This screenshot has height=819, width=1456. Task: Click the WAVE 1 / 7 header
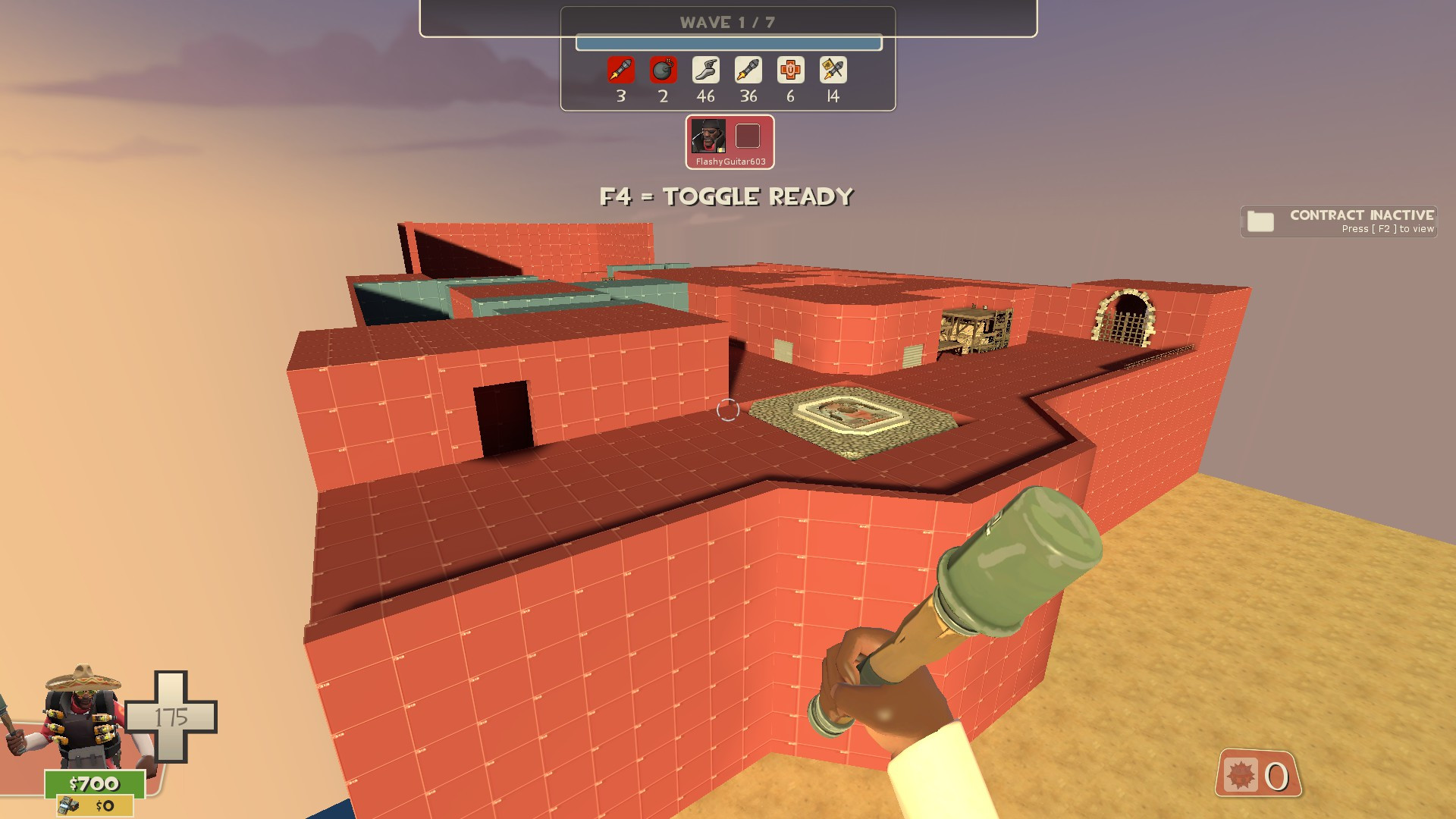(727, 21)
